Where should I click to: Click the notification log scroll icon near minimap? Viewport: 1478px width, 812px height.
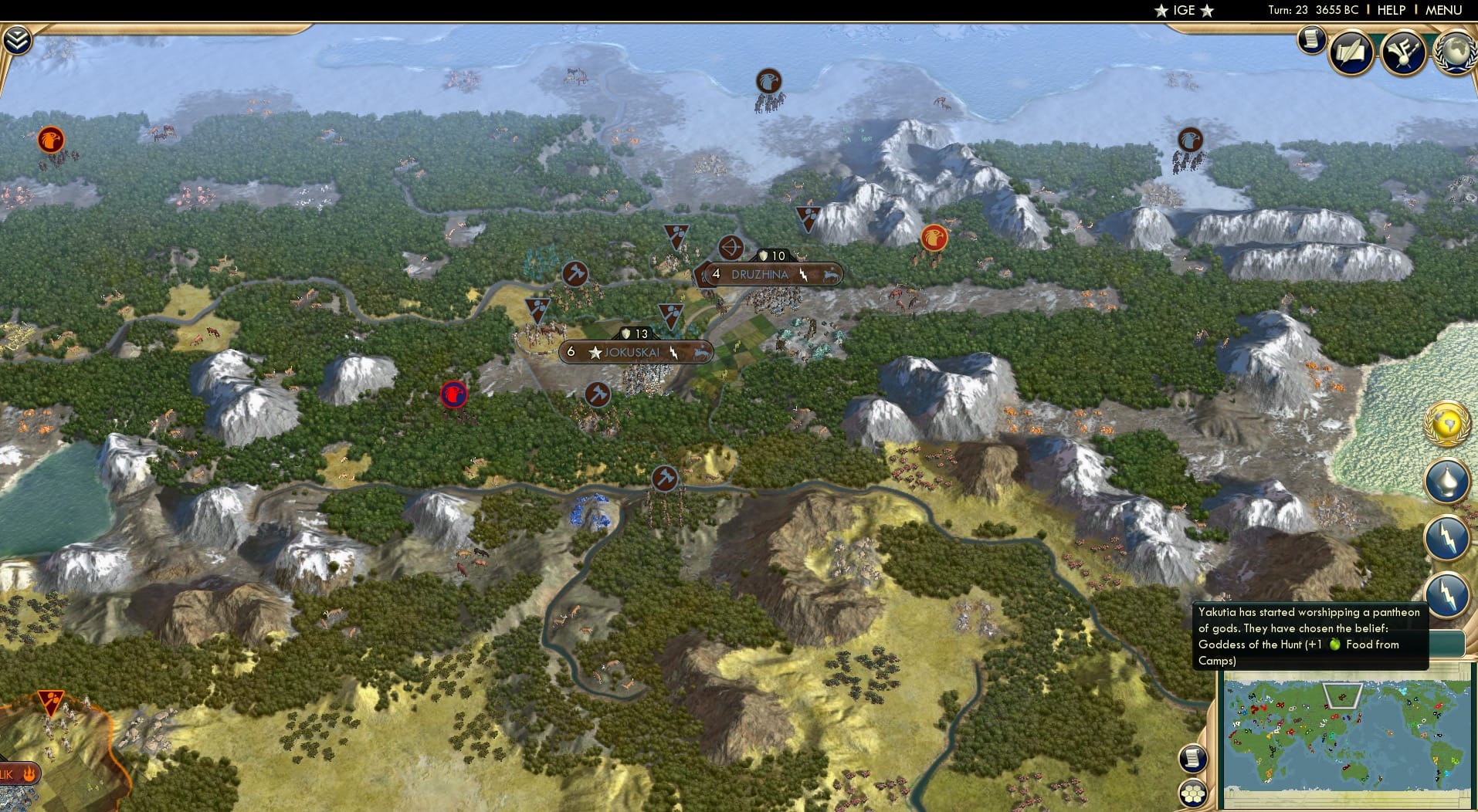click(1193, 759)
